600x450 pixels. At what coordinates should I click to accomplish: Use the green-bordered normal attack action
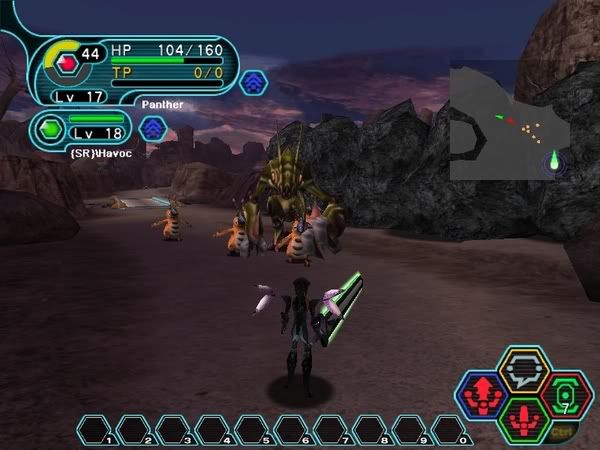[x=523, y=419]
